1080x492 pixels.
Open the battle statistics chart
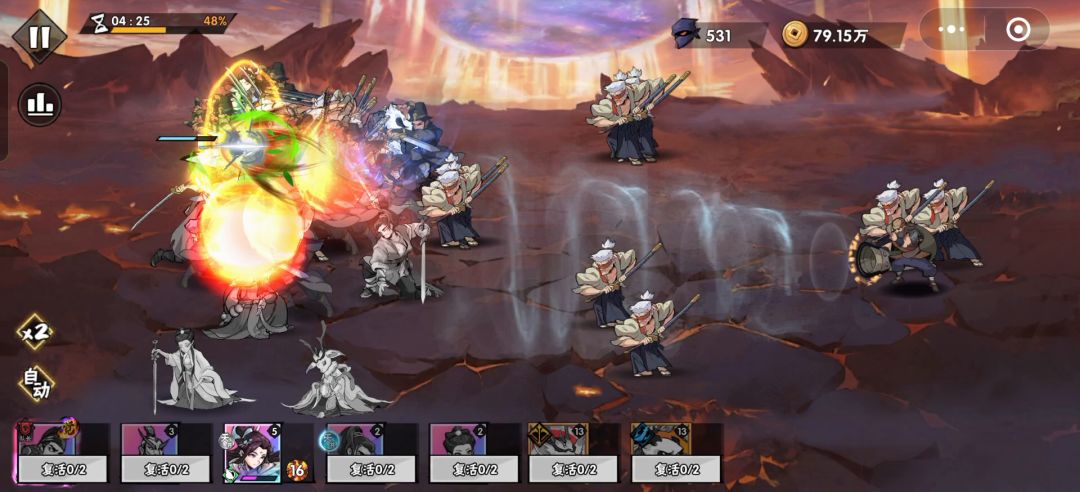(40, 104)
